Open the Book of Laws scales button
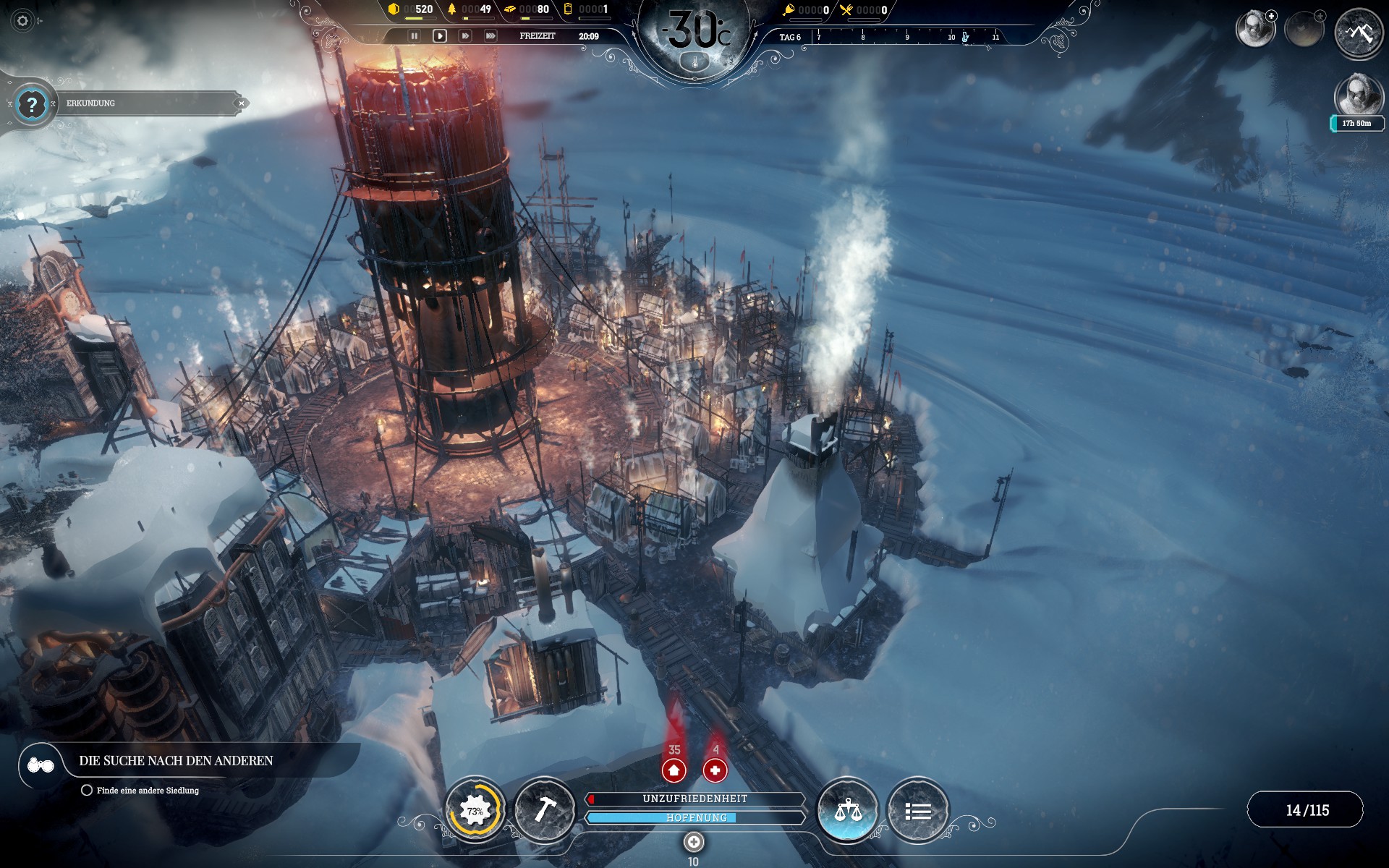 [847, 810]
